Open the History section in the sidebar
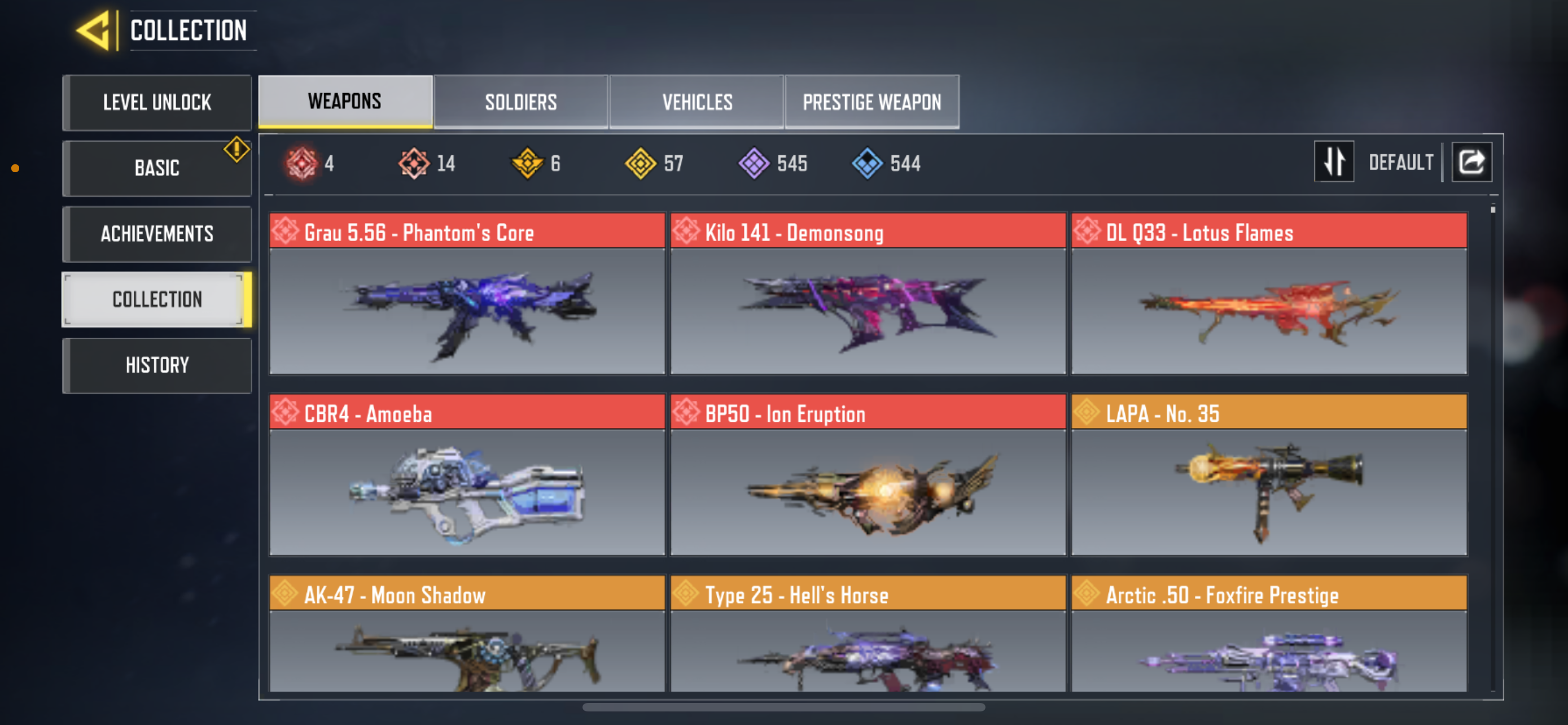 point(156,365)
